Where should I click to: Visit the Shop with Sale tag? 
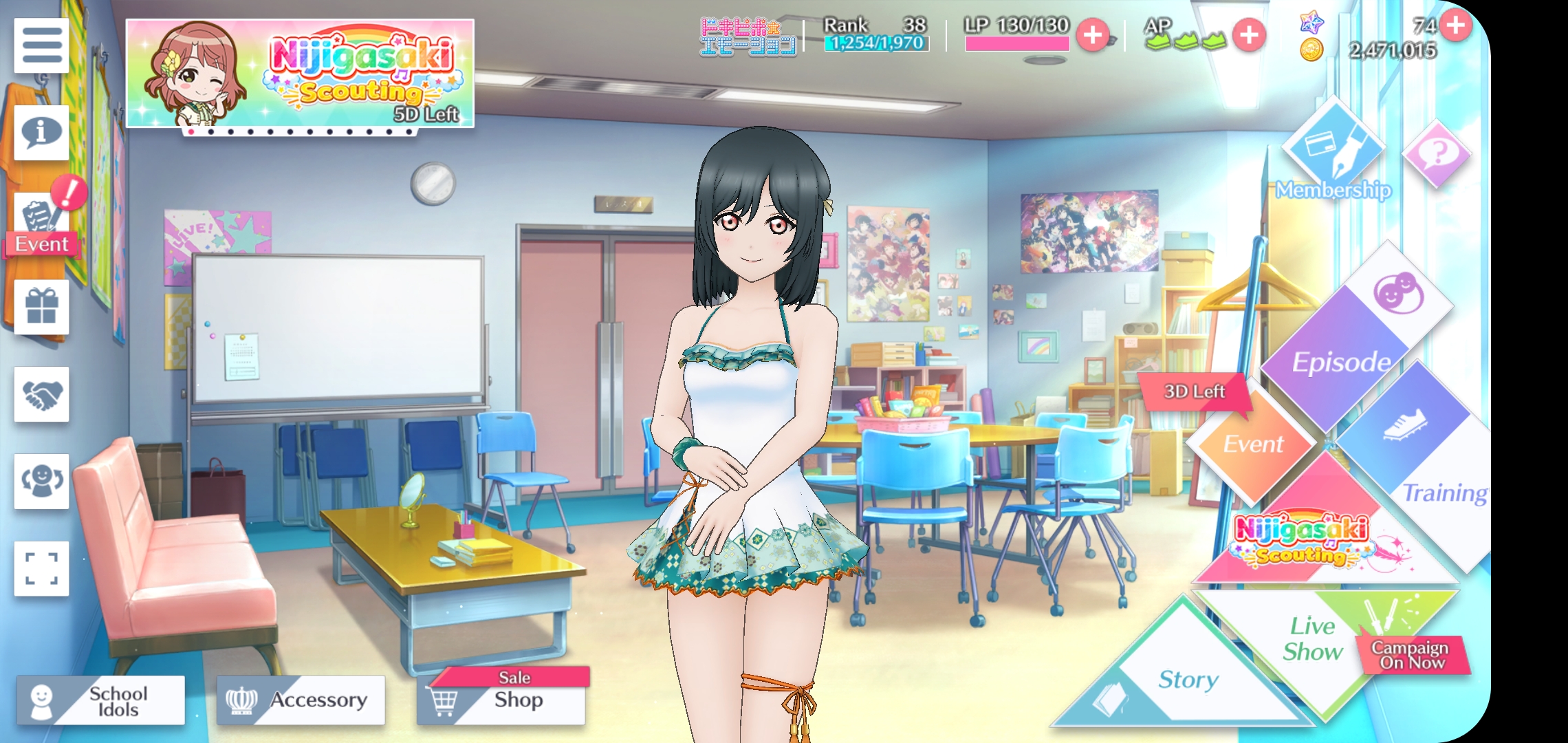click(501, 700)
